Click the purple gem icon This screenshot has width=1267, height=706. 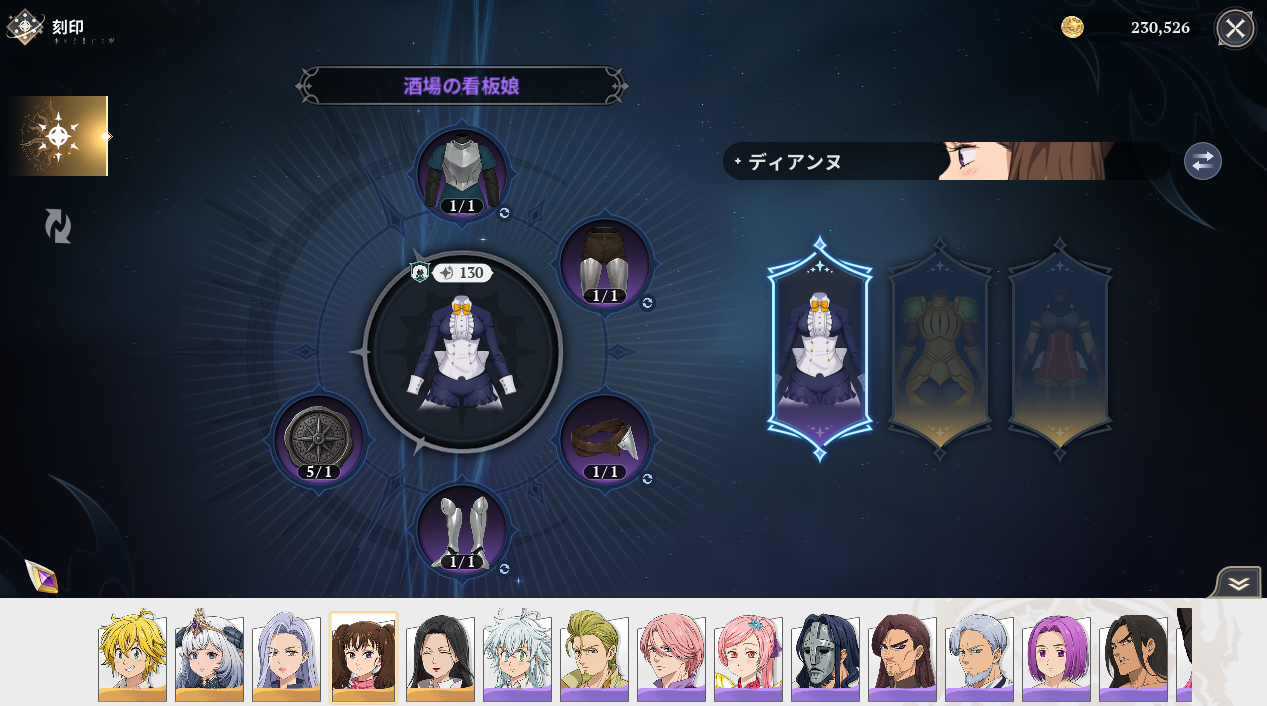click(x=41, y=576)
